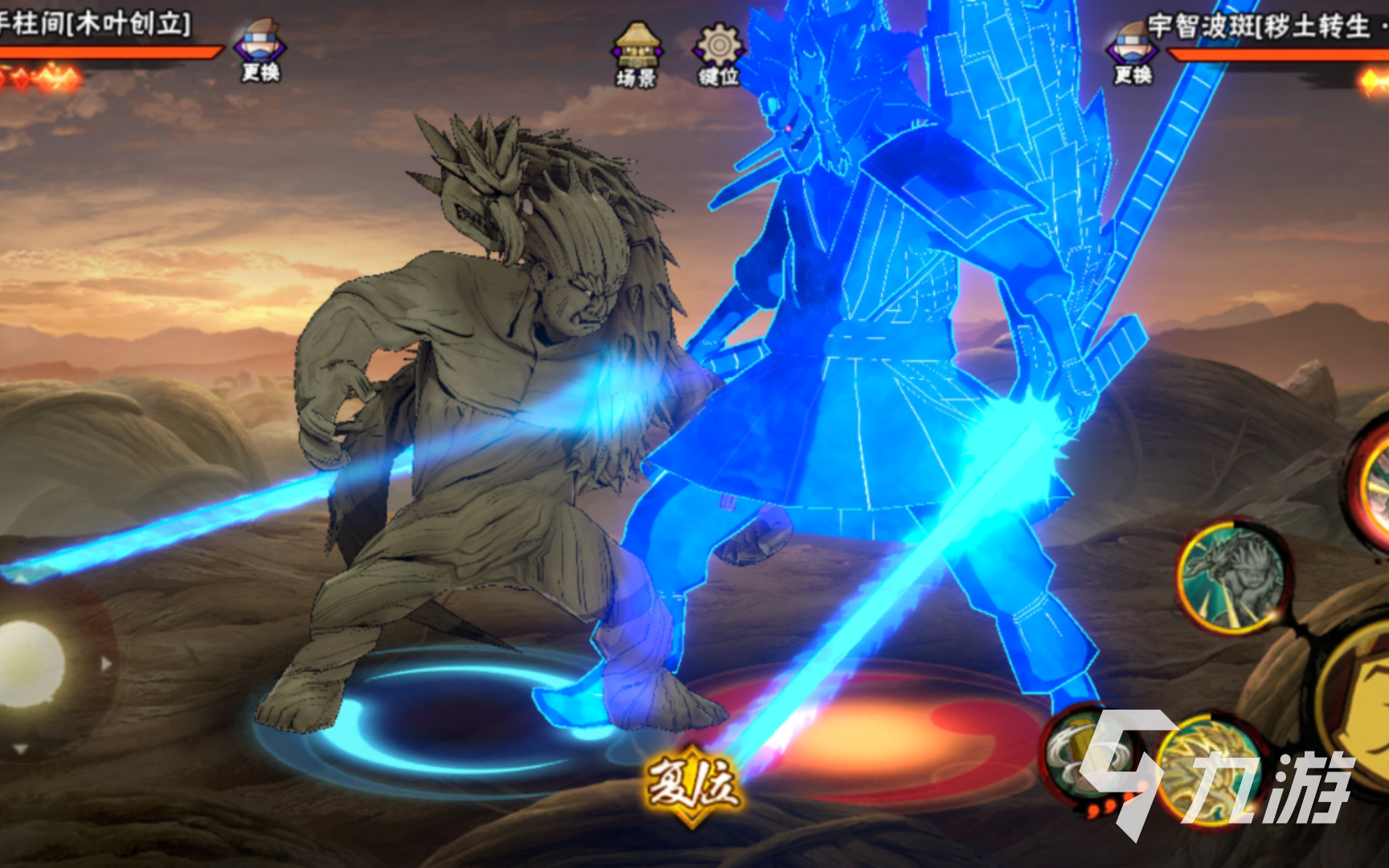Swap the Uchiha Madara opponent via 更换
The width and height of the screenshot is (1389, 868).
(1132, 55)
